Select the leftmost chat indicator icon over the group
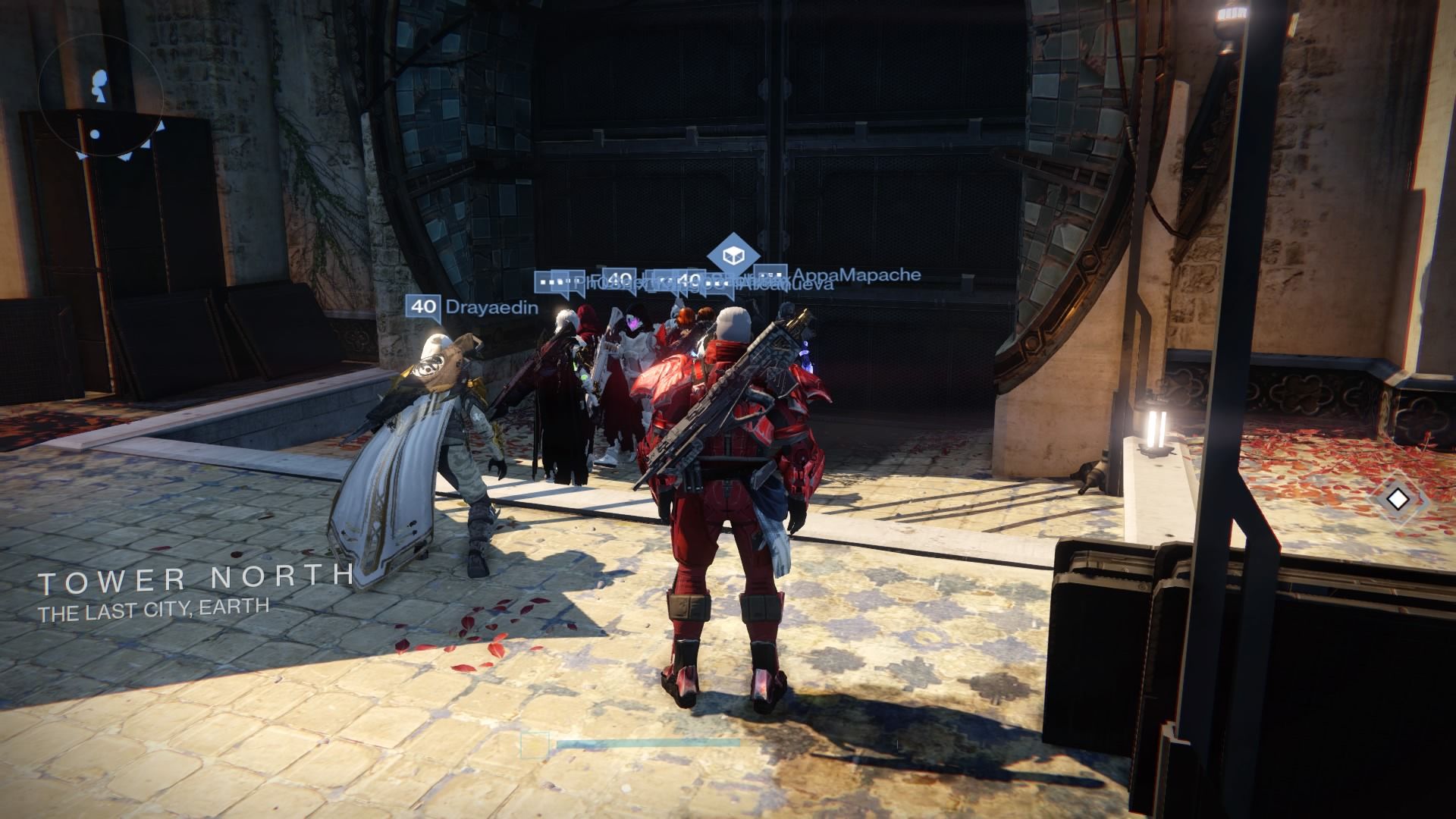The height and width of the screenshot is (819, 1456). click(550, 280)
